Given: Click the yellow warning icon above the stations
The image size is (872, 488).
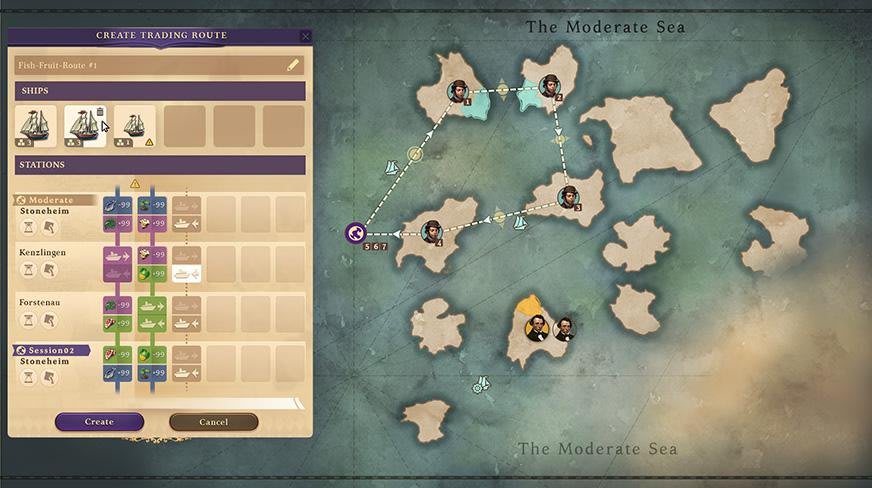Looking at the screenshot, I should [135, 184].
